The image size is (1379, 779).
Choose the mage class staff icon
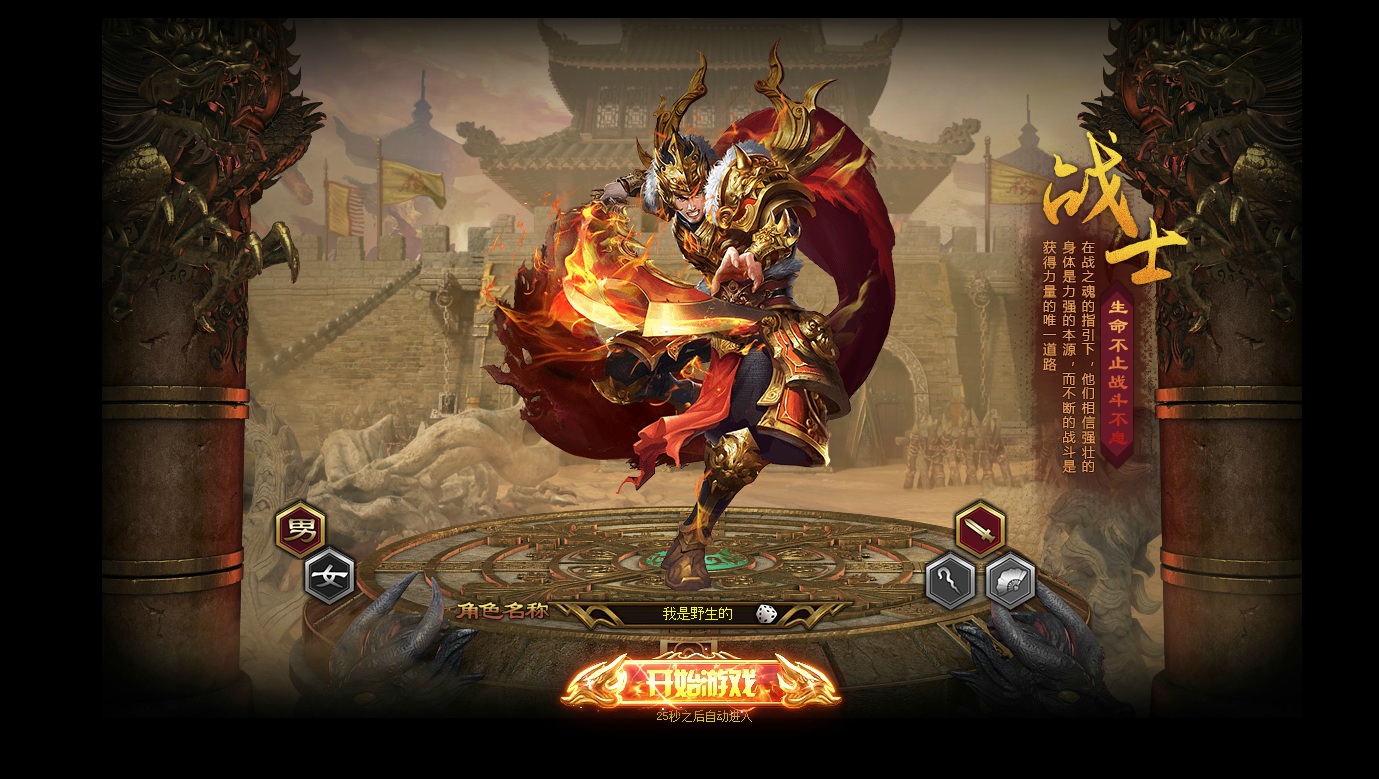[x=950, y=580]
